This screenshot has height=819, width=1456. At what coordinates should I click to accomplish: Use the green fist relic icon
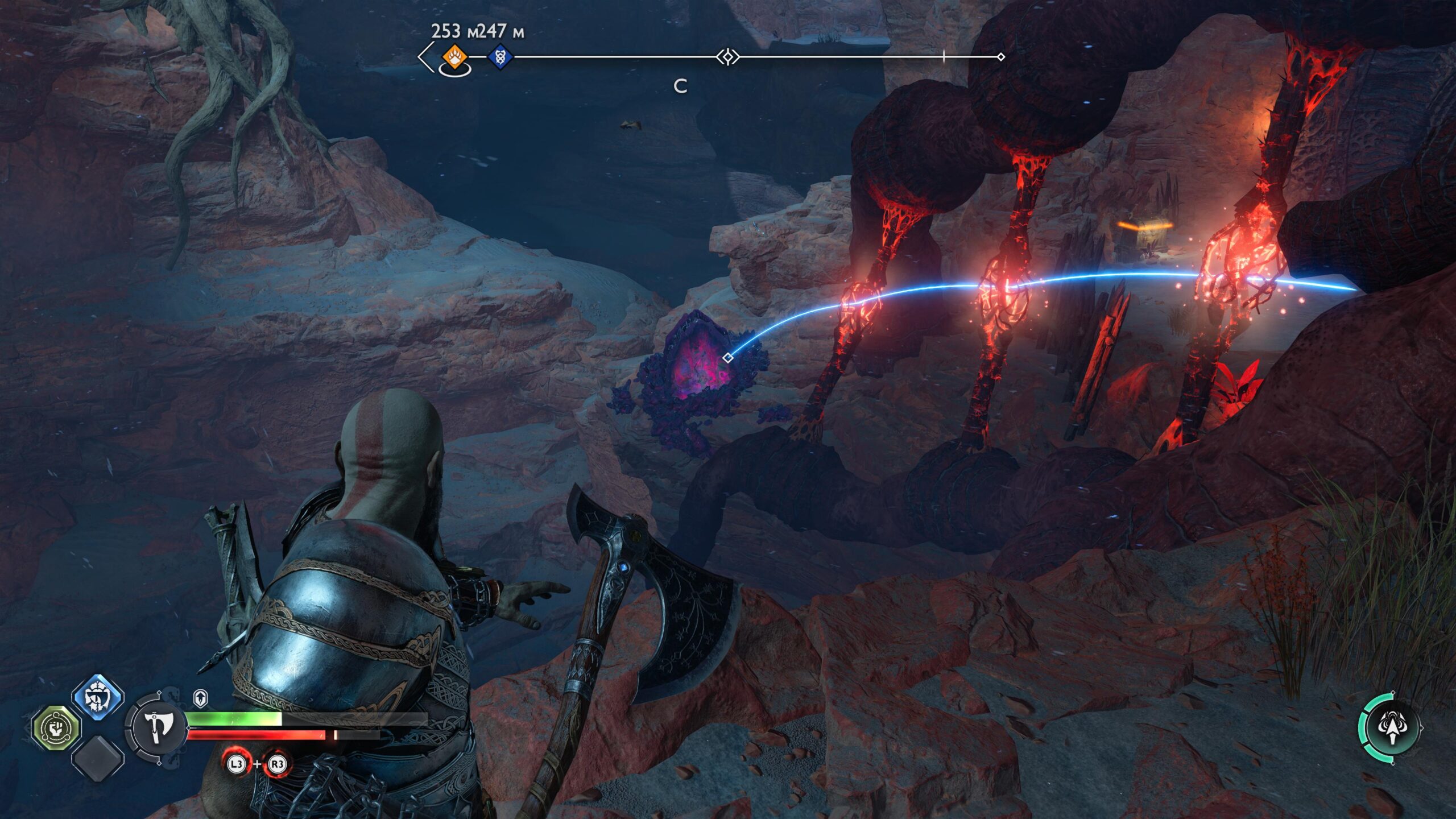pos(56,727)
